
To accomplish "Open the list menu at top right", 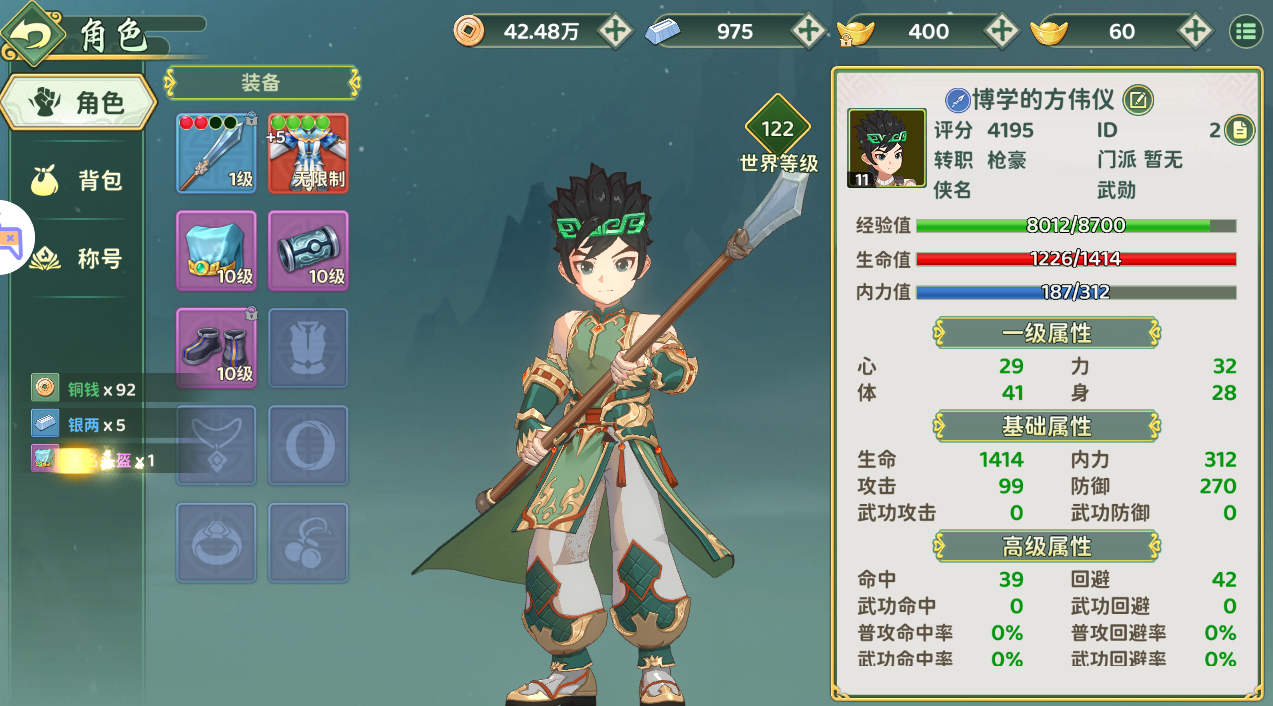I will (x=1245, y=31).
